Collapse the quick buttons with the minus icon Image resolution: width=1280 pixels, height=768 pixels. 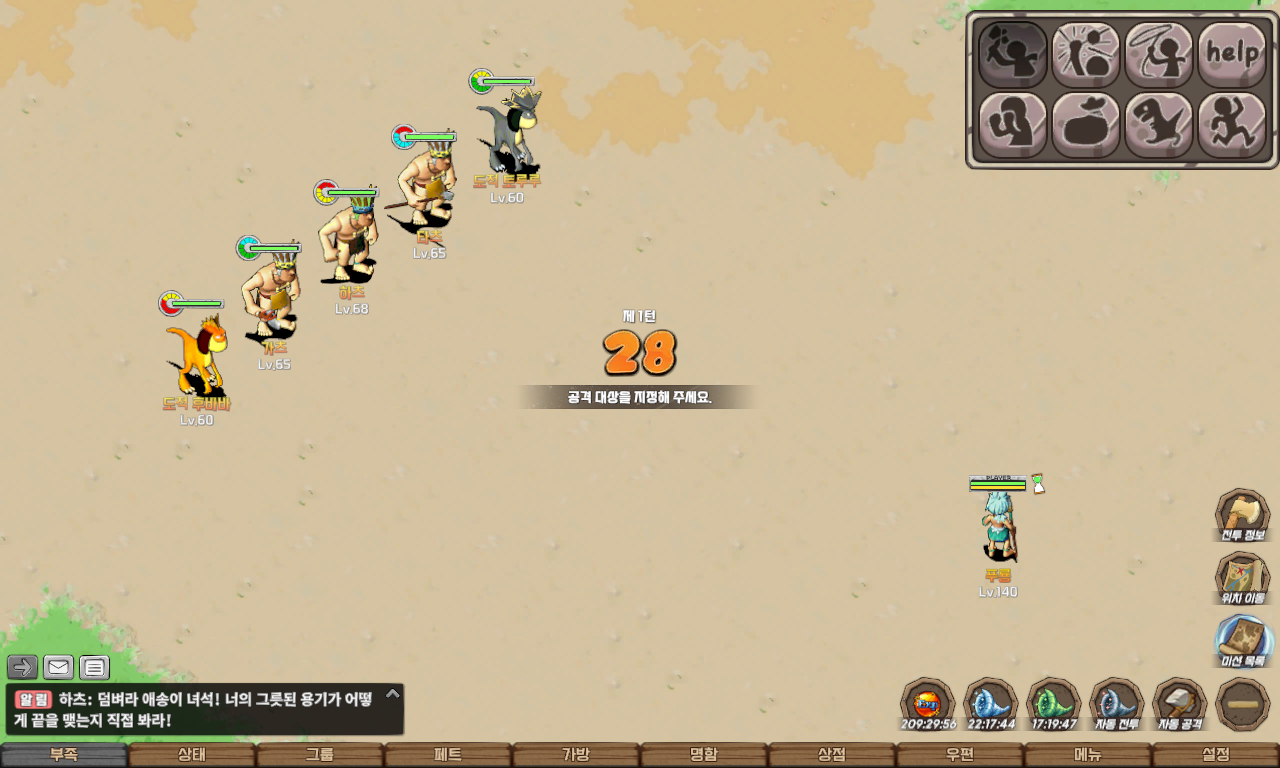tap(1242, 704)
